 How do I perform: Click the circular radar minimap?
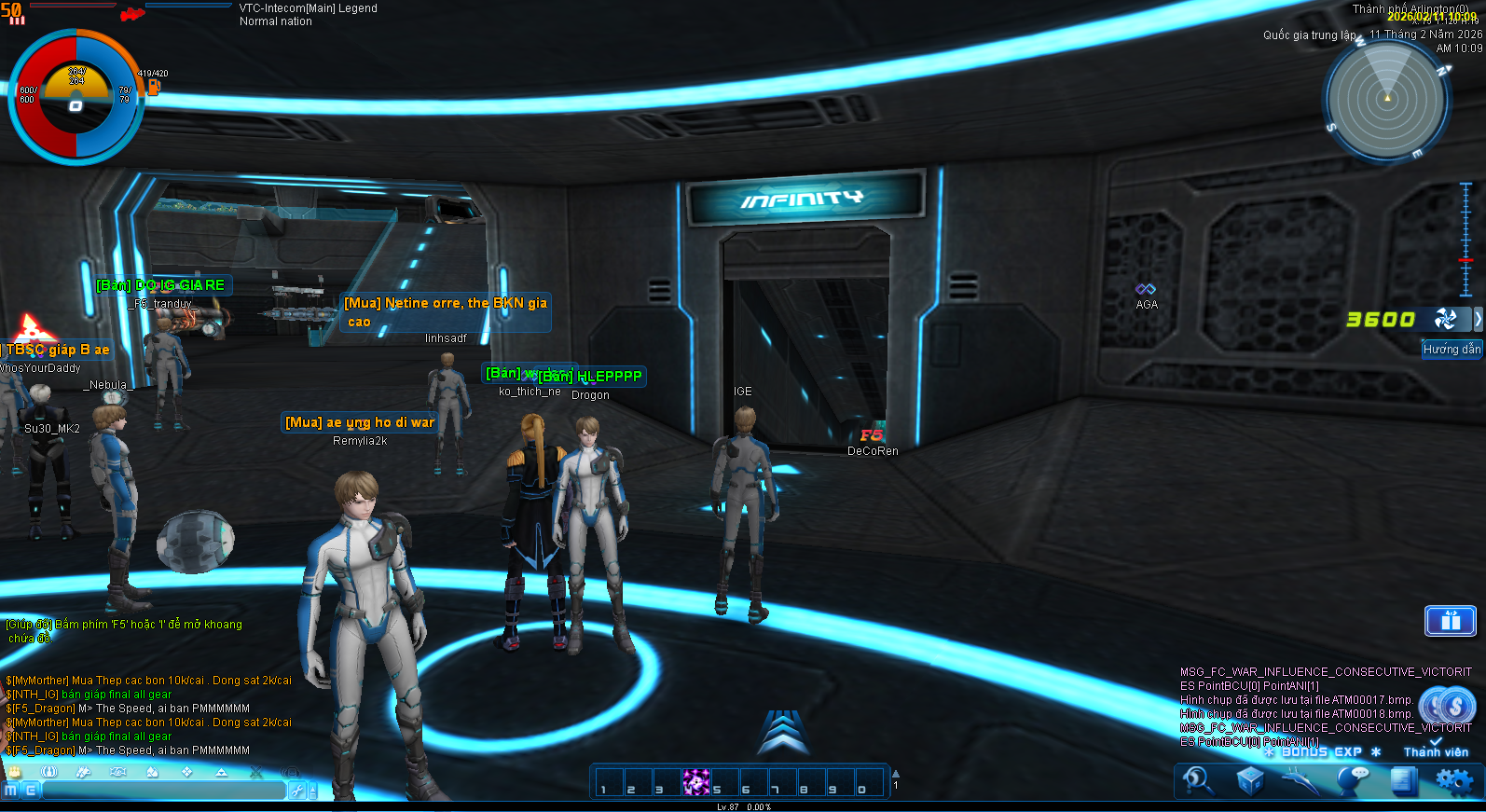point(1386,100)
